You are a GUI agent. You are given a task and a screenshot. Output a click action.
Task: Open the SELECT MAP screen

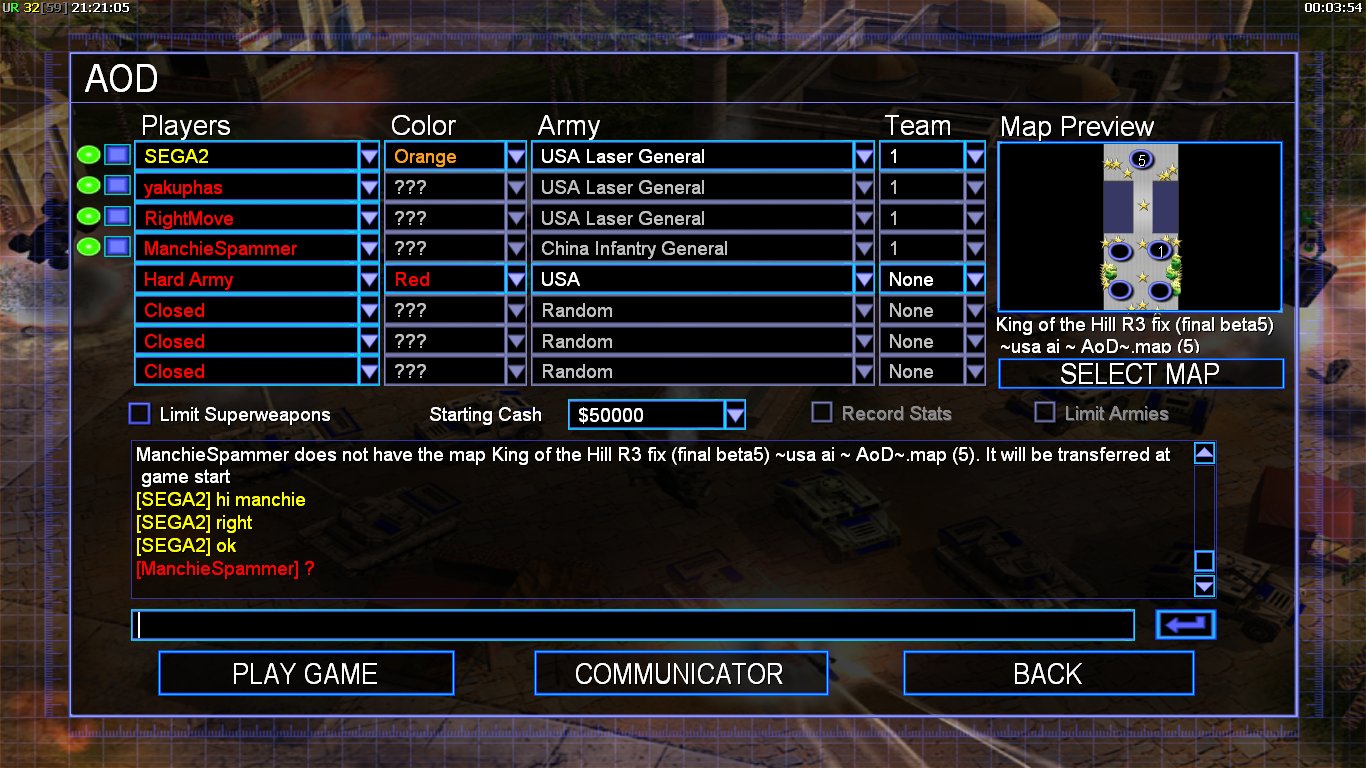1140,374
